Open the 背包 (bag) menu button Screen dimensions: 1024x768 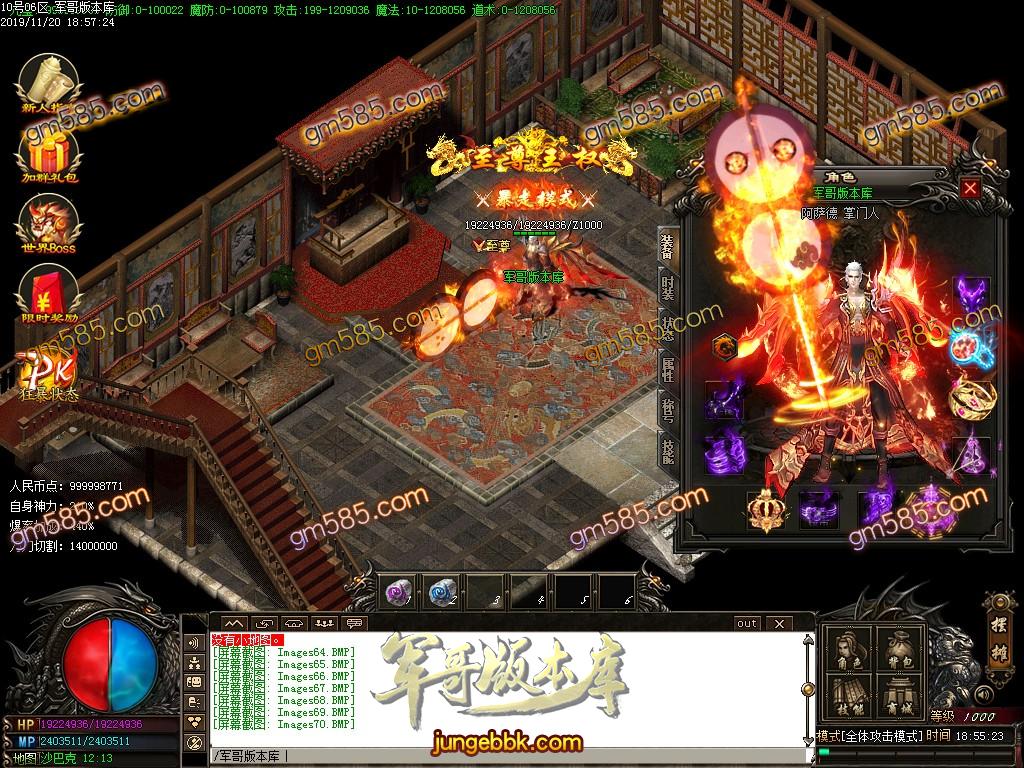[899, 651]
